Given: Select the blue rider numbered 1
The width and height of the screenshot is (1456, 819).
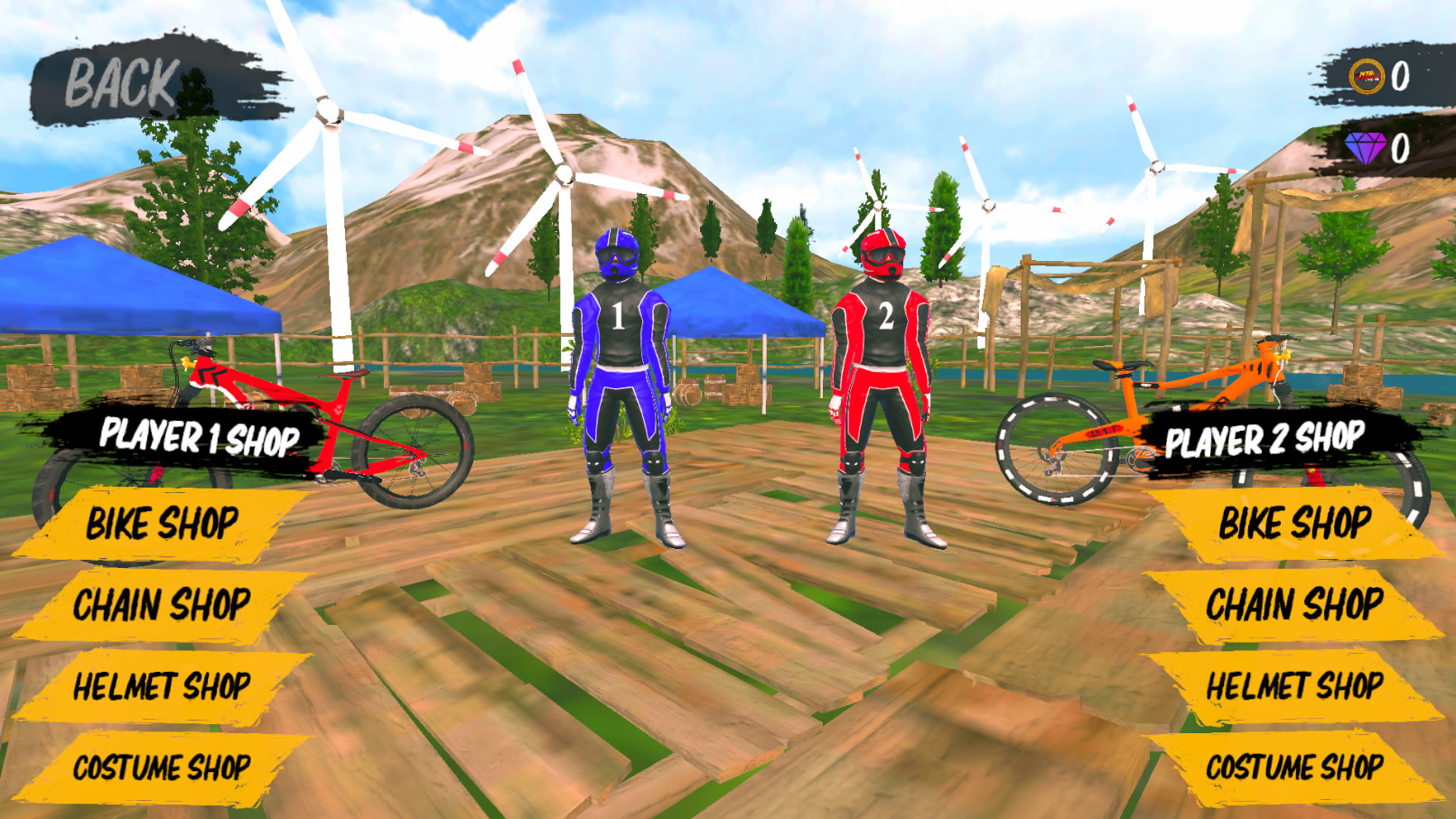Looking at the screenshot, I should (x=621, y=379).
